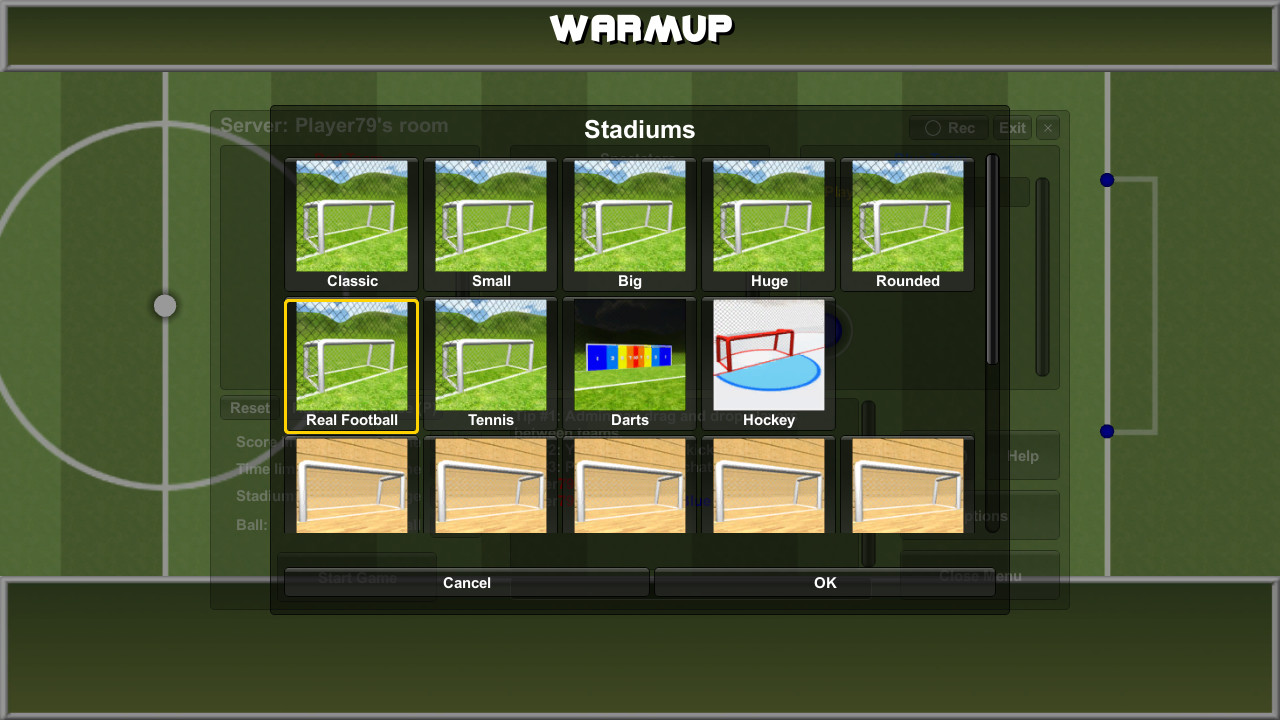Cancel the Stadiums dialog
Image resolution: width=1280 pixels, height=720 pixels.
tap(467, 582)
